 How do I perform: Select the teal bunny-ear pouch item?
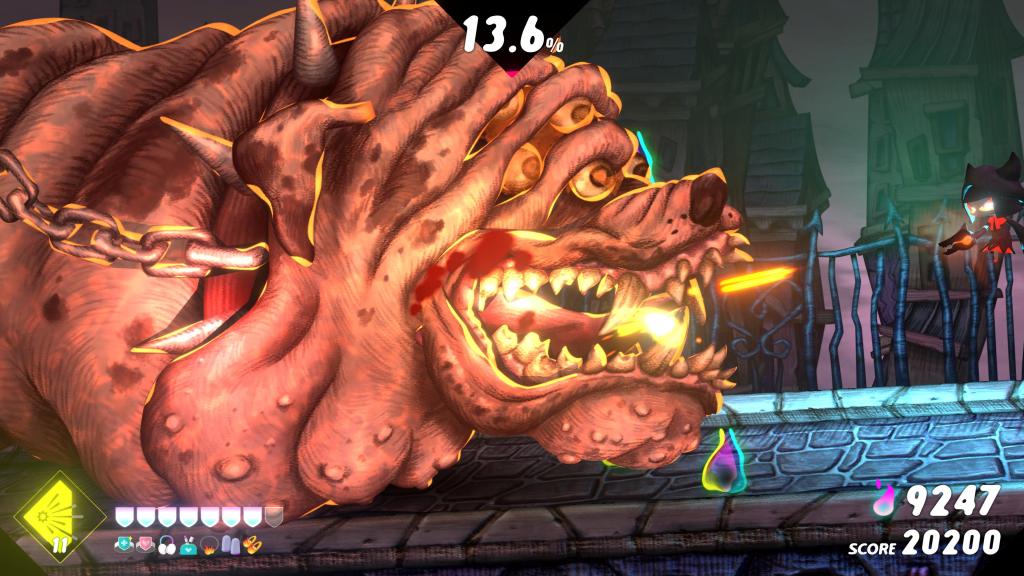tap(187, 545)
